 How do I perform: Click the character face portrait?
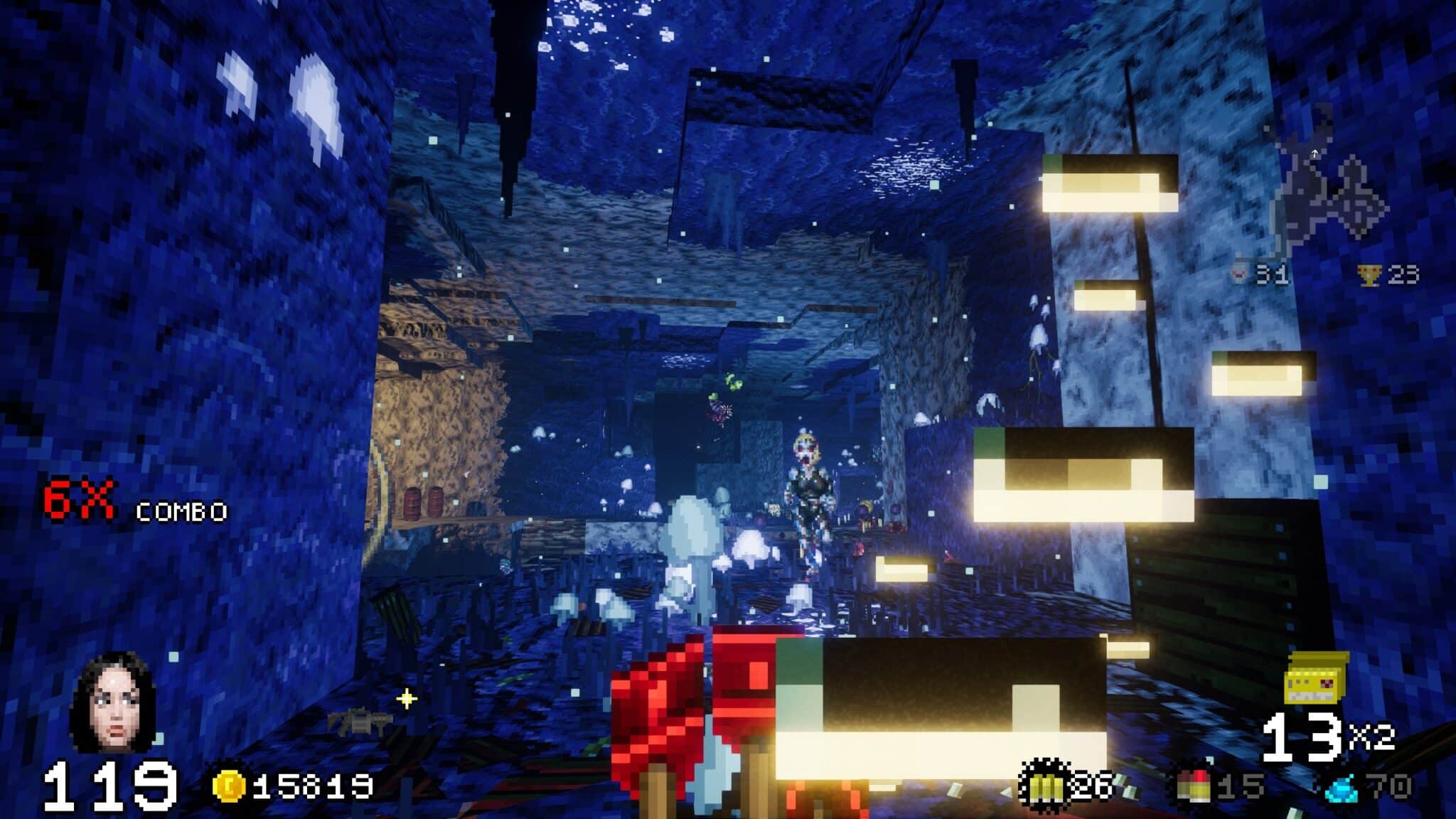112,703
